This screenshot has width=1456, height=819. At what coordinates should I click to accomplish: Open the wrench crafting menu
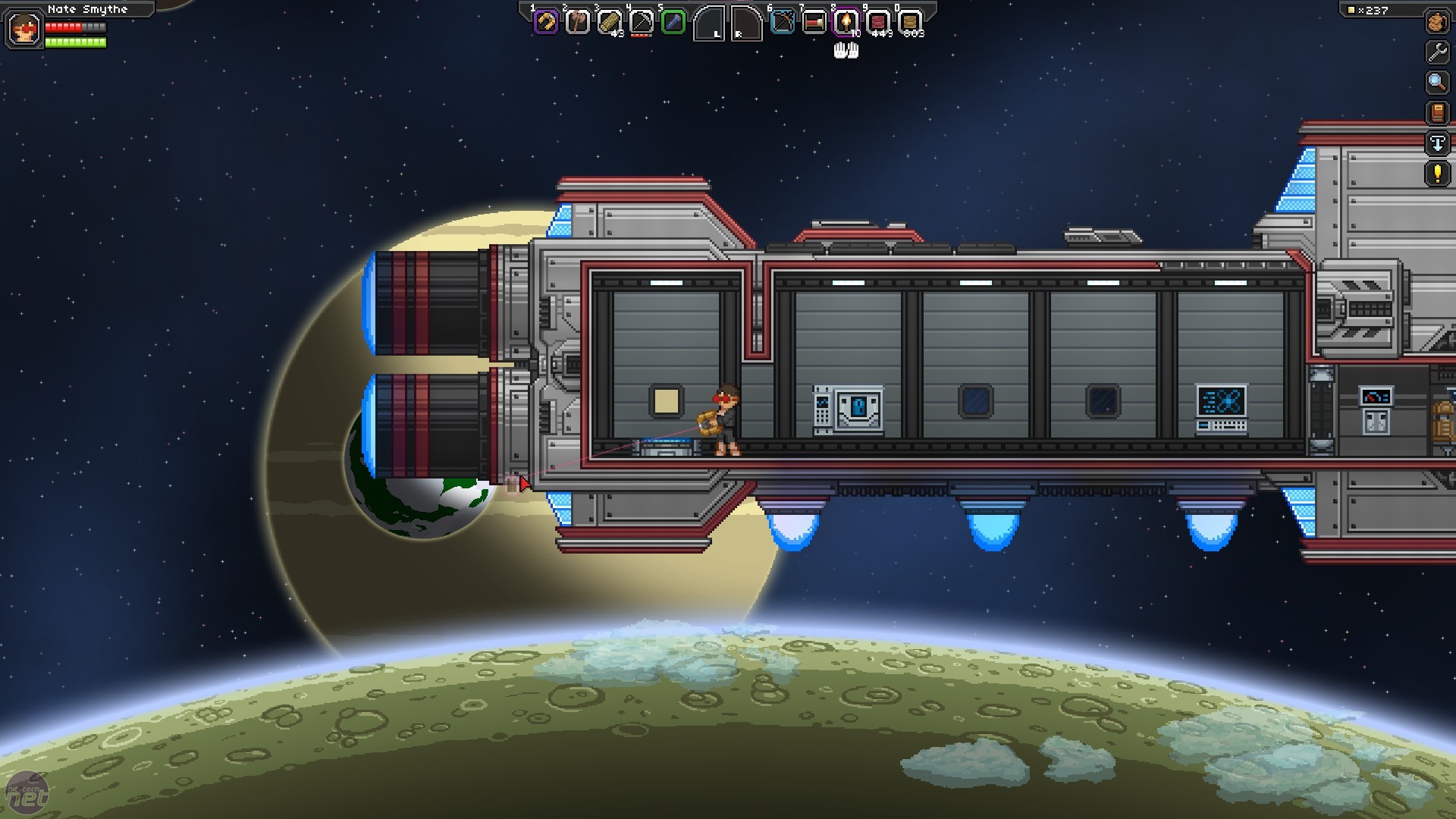[x=1437, y=52]
